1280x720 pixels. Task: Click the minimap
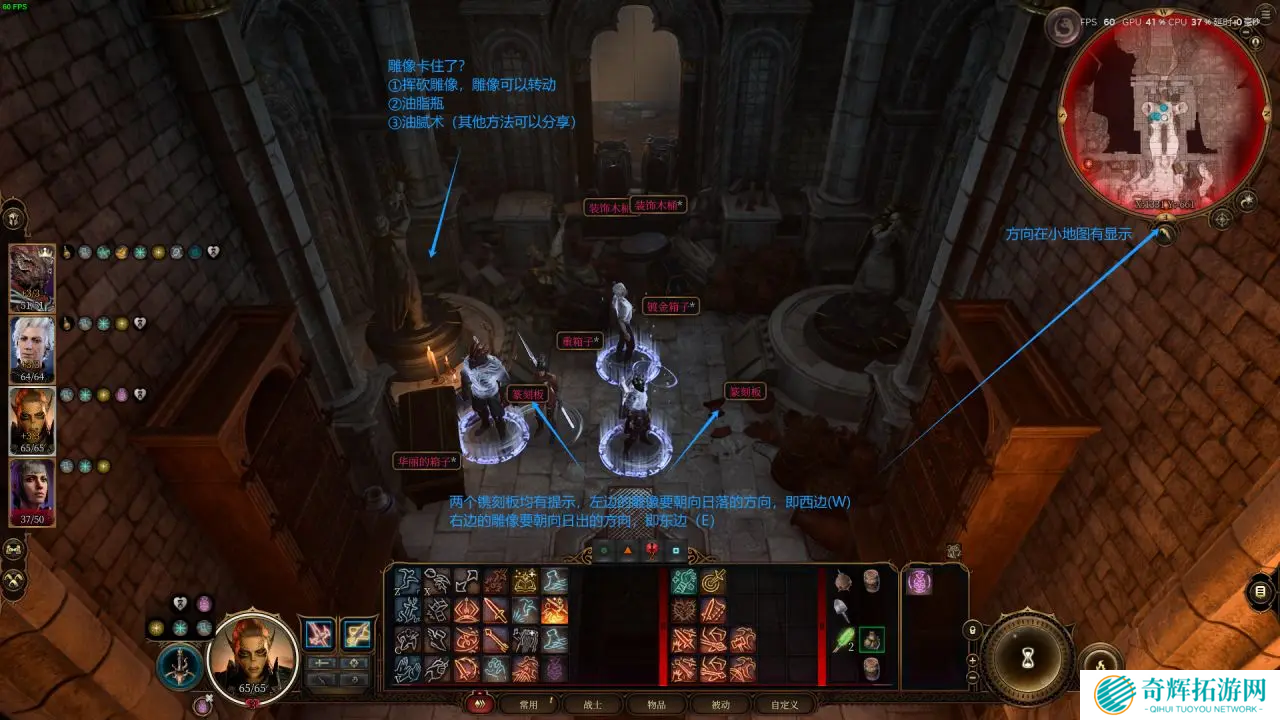coord(1160,108)
